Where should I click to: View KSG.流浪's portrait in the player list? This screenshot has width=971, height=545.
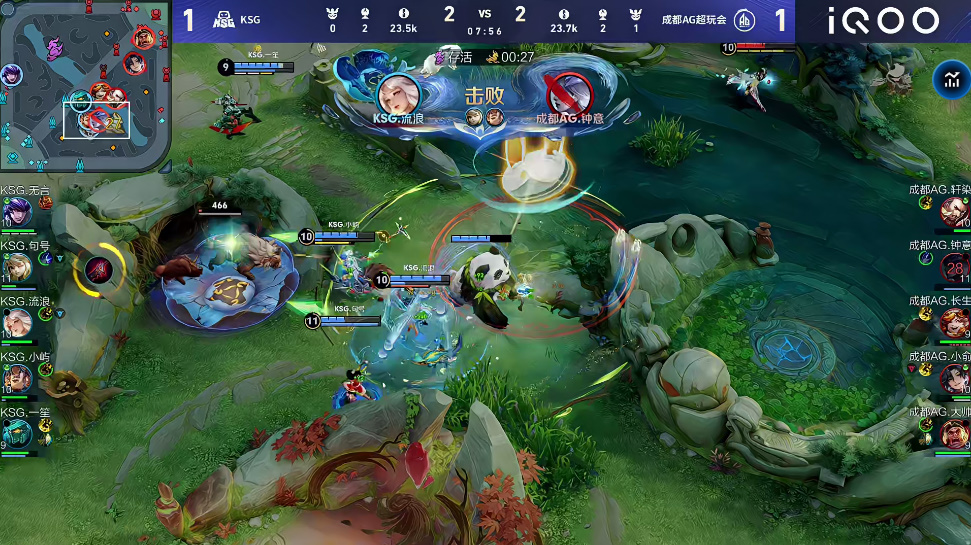pyautogui.click(x=17, y=323)
